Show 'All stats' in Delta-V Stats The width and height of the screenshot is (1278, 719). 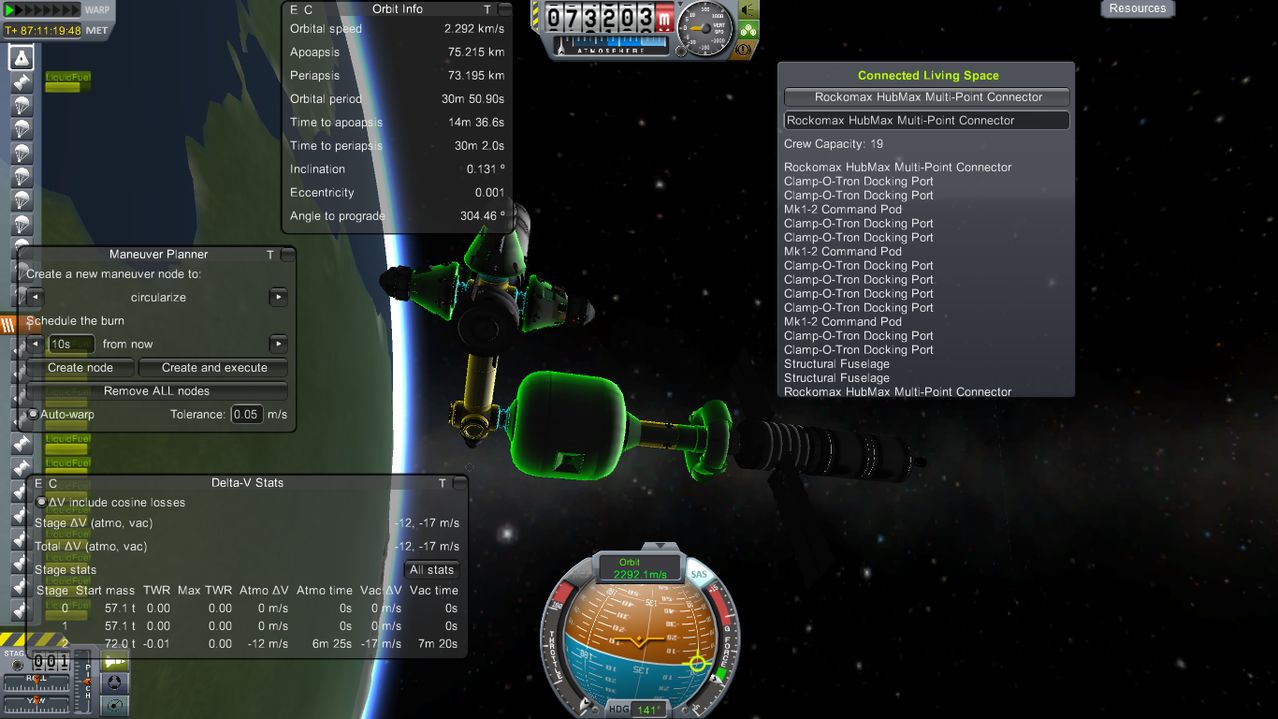point(432,570)
